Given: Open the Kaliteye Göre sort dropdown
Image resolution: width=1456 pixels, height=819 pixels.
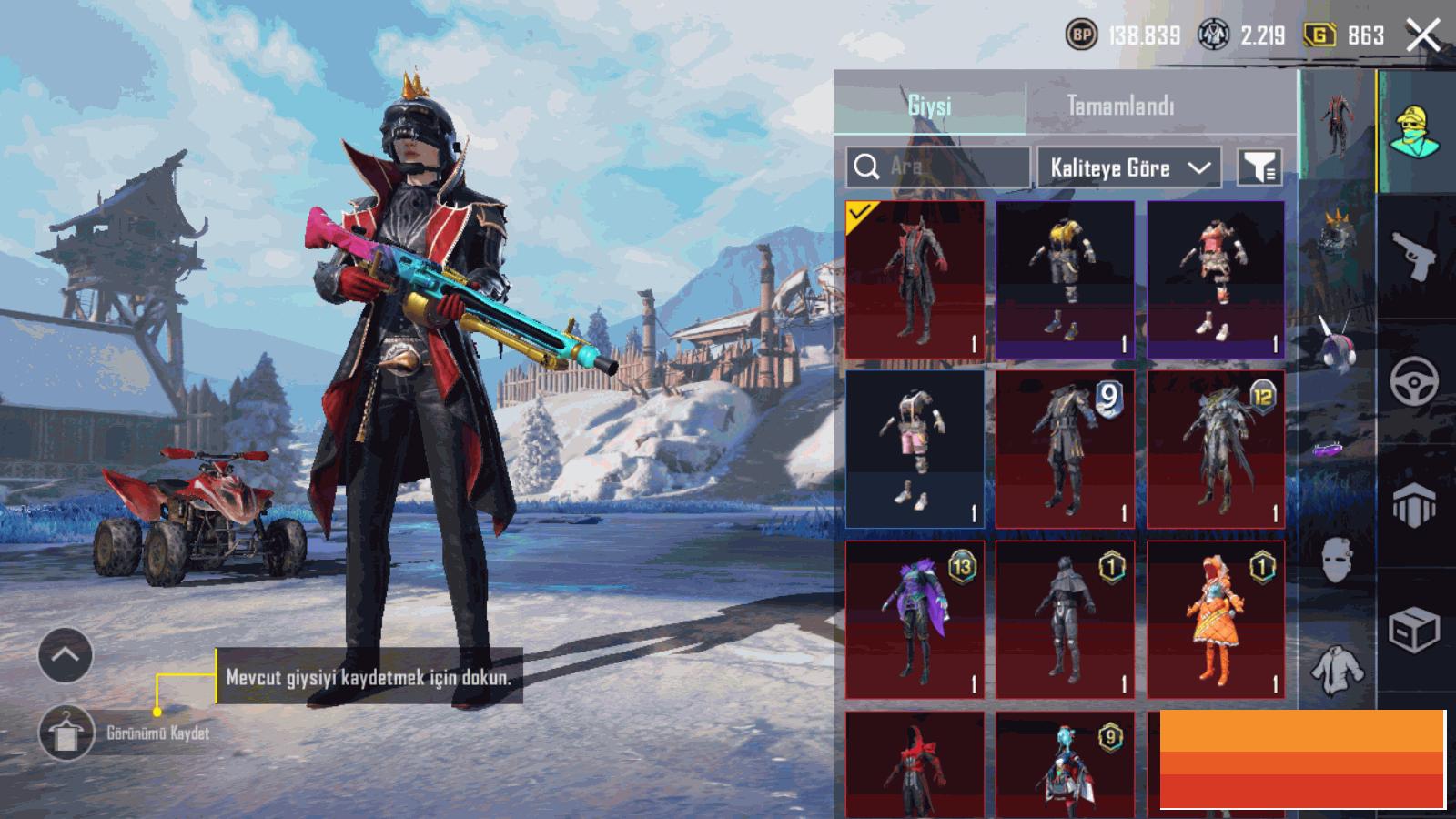Looking at the screenshot, I should click(x=1129, y=167).
